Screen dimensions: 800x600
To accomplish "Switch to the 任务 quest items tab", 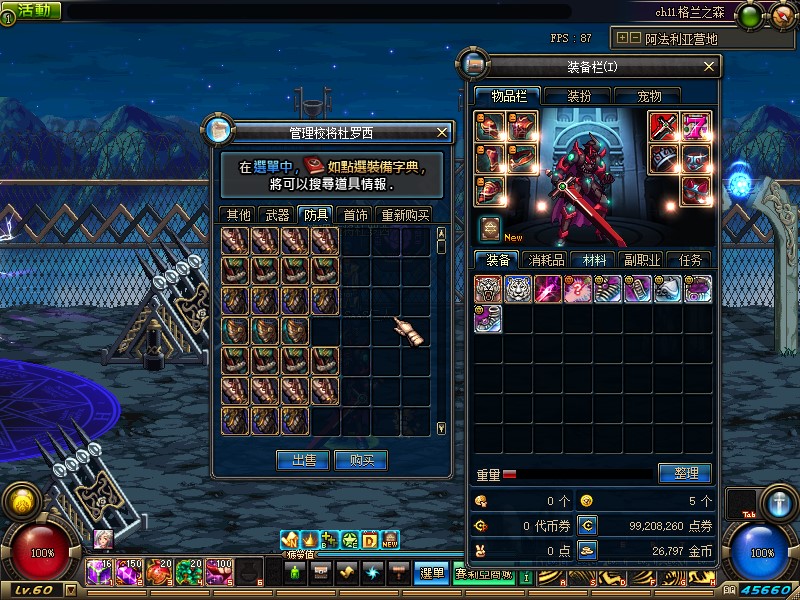I will tap(690, 260).
